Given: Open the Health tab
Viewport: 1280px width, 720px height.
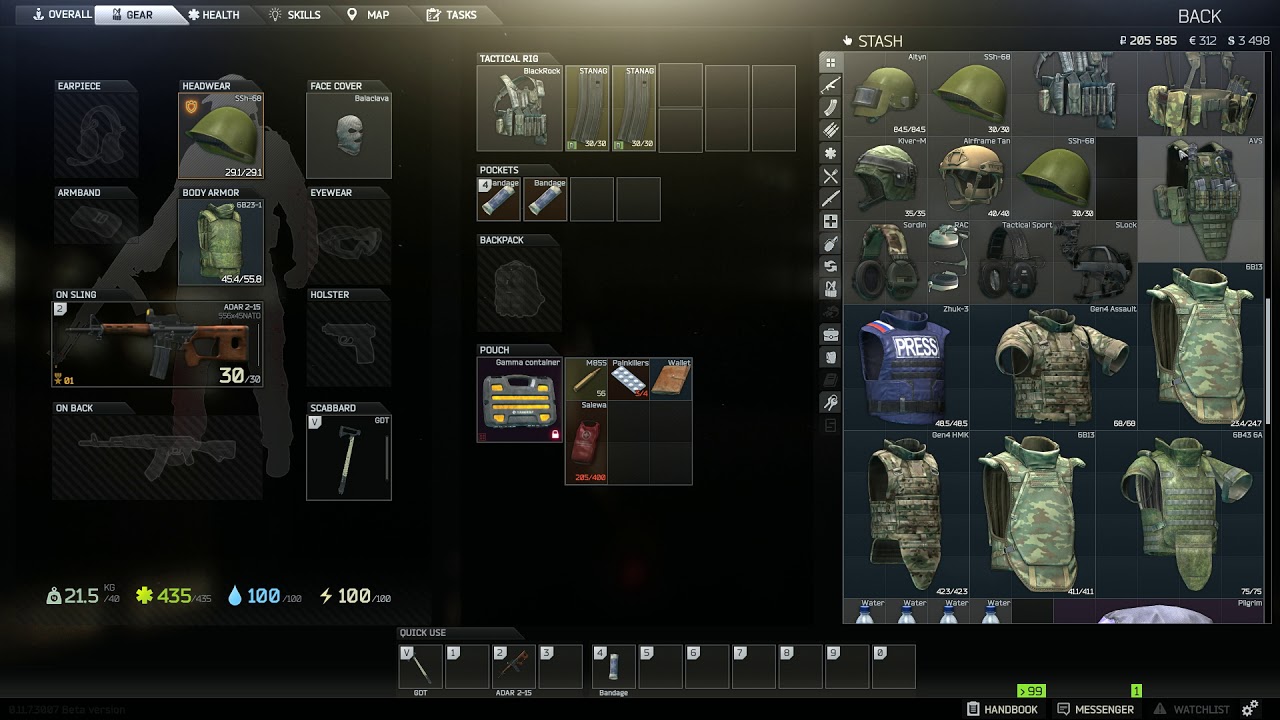Looking at the screenshot, I should pyautogui.click(x=213, y=15).
